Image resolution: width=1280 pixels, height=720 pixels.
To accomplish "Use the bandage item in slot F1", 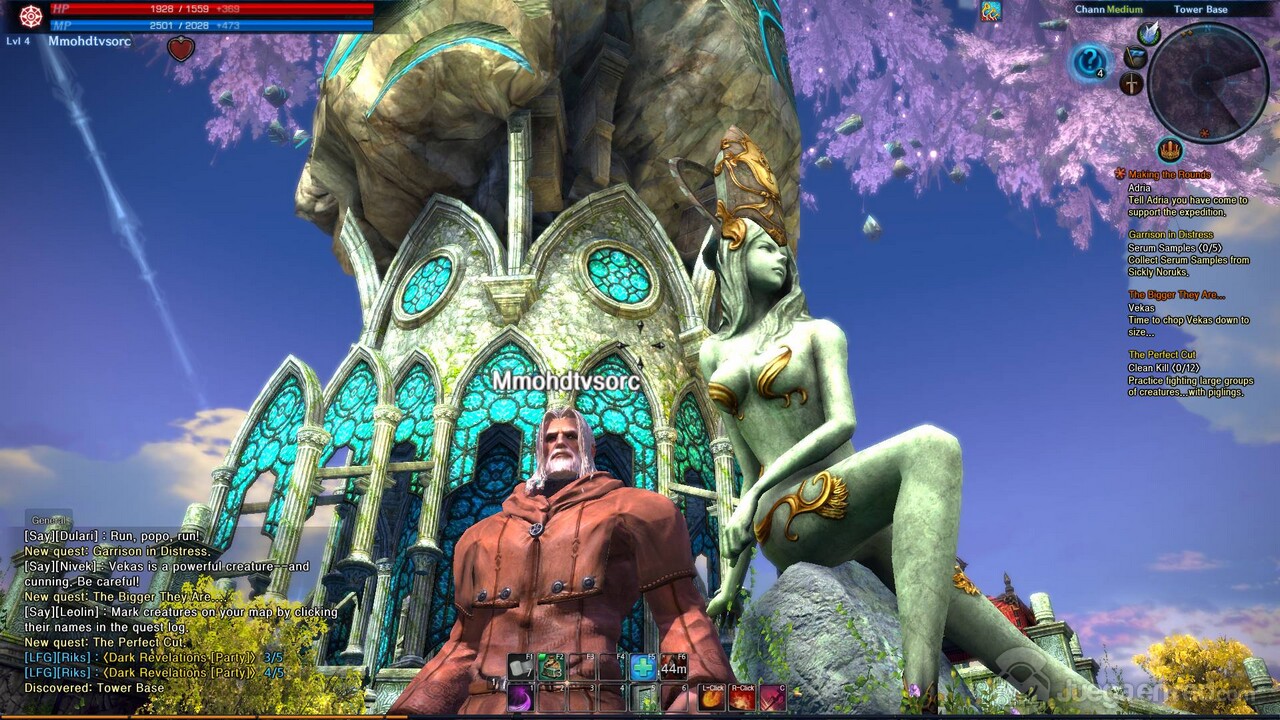I will coord(521,666).
